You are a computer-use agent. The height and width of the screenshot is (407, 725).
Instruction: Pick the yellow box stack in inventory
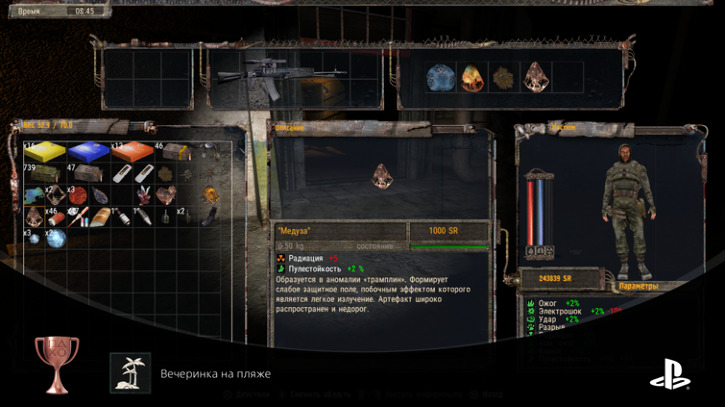(45, 151)
